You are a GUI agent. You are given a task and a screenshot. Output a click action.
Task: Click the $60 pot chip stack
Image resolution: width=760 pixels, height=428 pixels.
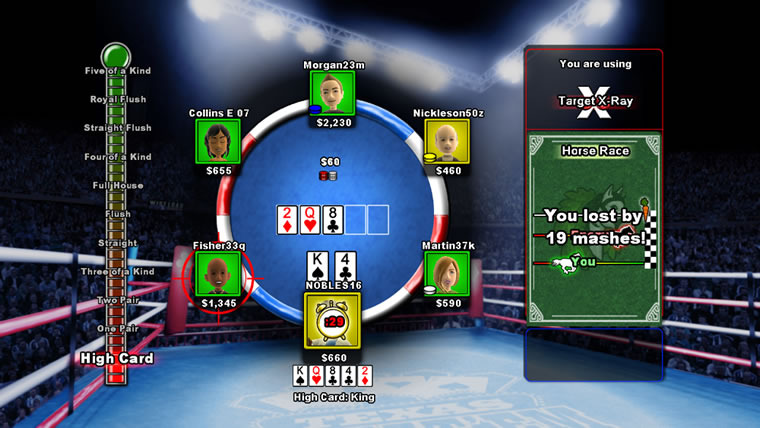(329, 176)
